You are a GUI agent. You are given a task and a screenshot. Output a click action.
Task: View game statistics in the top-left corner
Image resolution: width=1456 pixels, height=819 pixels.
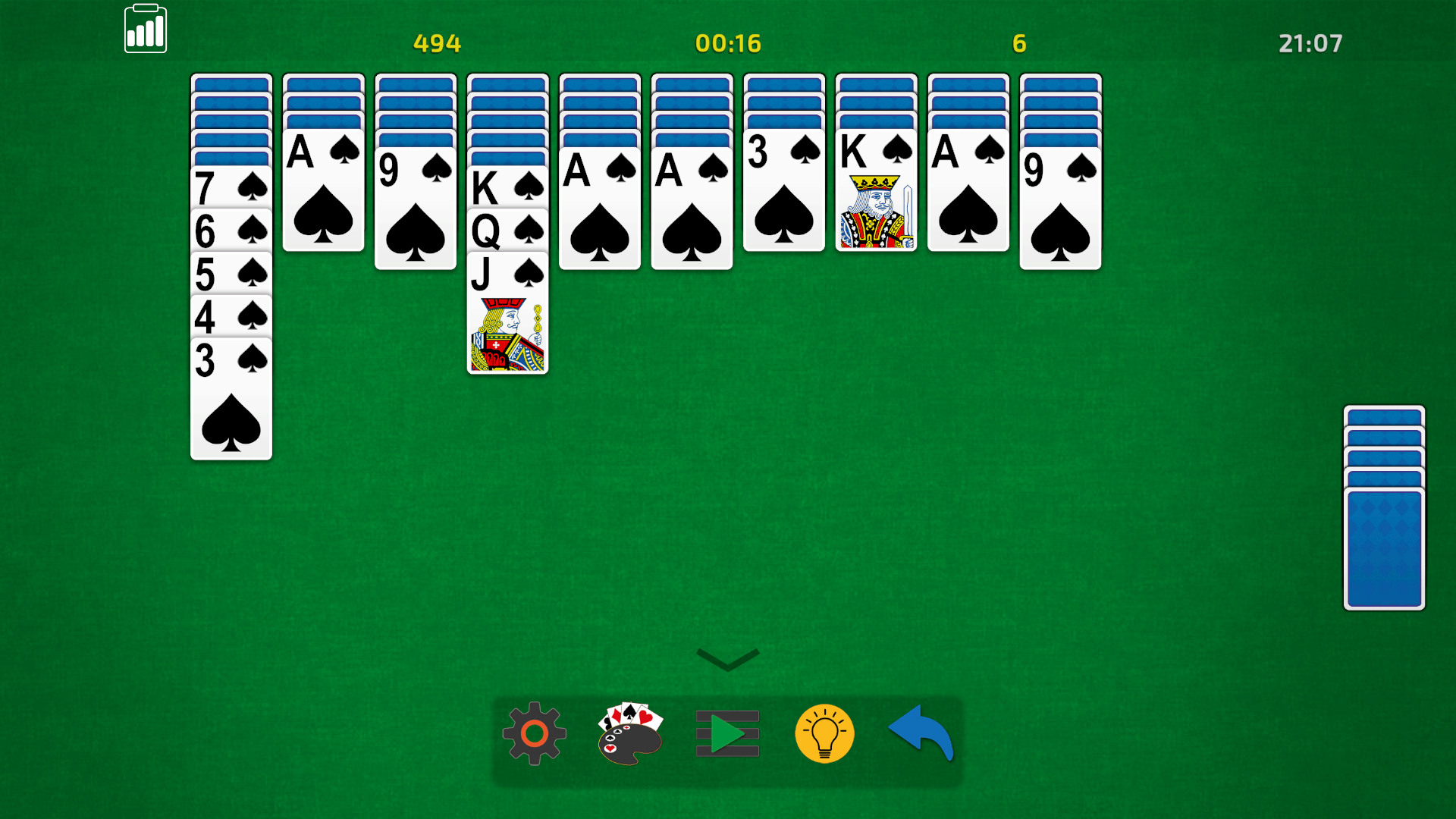point(146,29)
